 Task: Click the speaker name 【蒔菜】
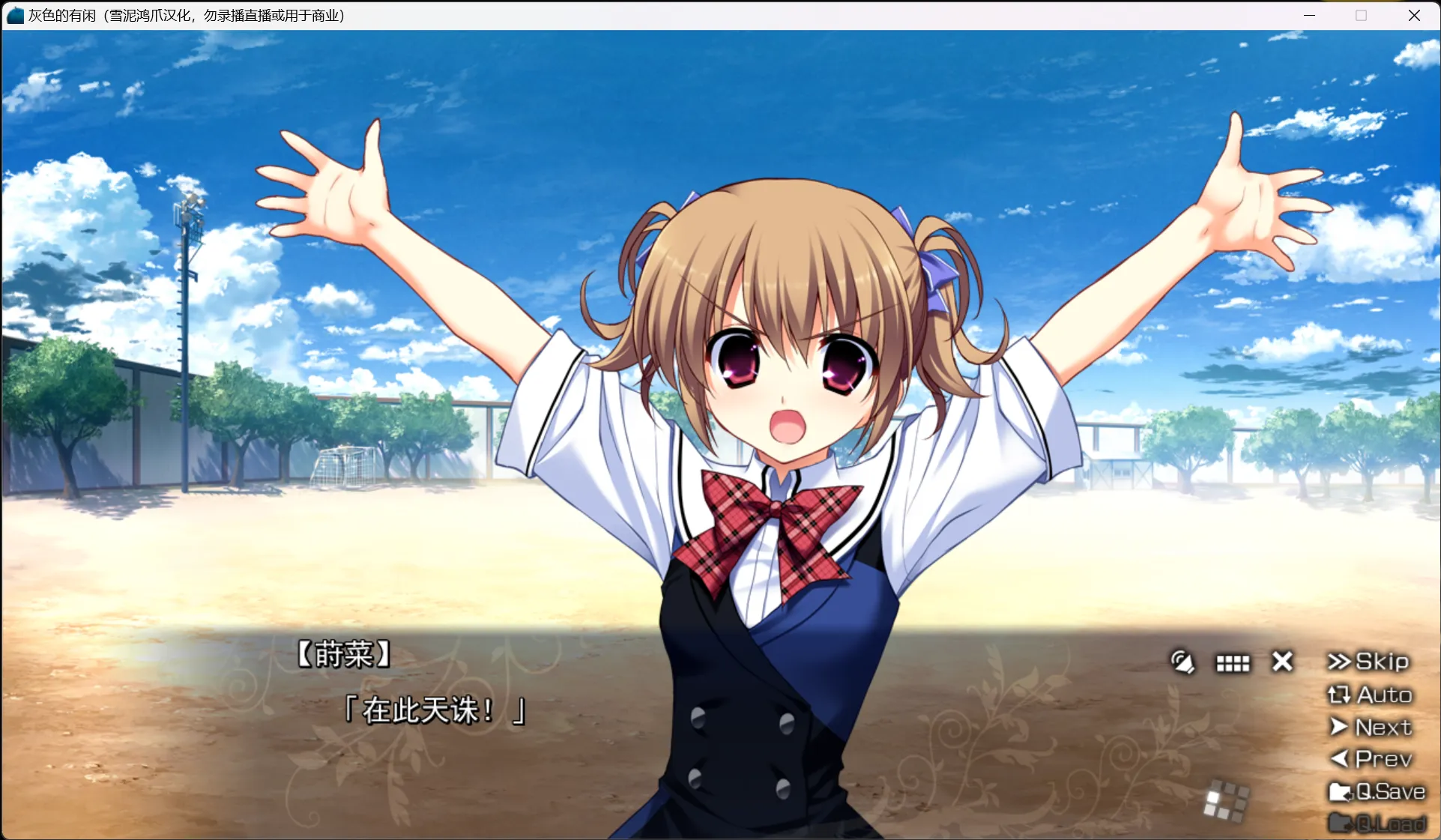(x=344, y=653)
